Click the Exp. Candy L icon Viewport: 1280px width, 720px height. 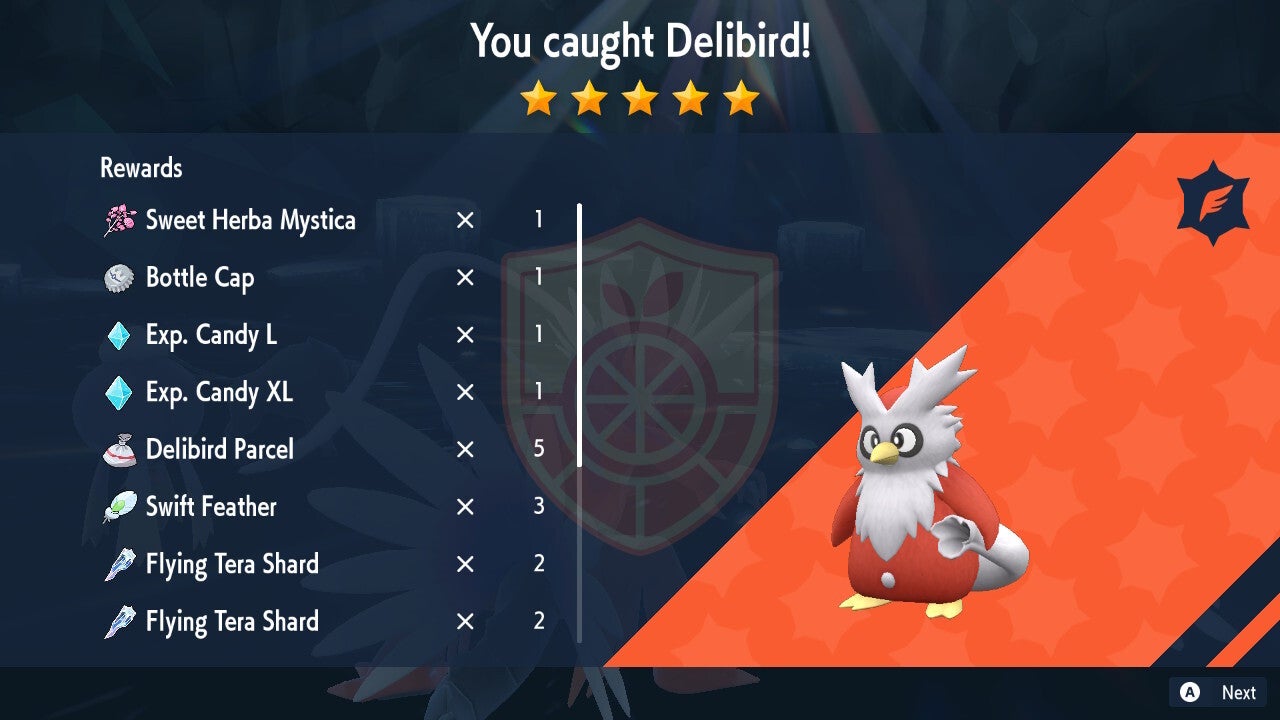[x=120, y=335]
